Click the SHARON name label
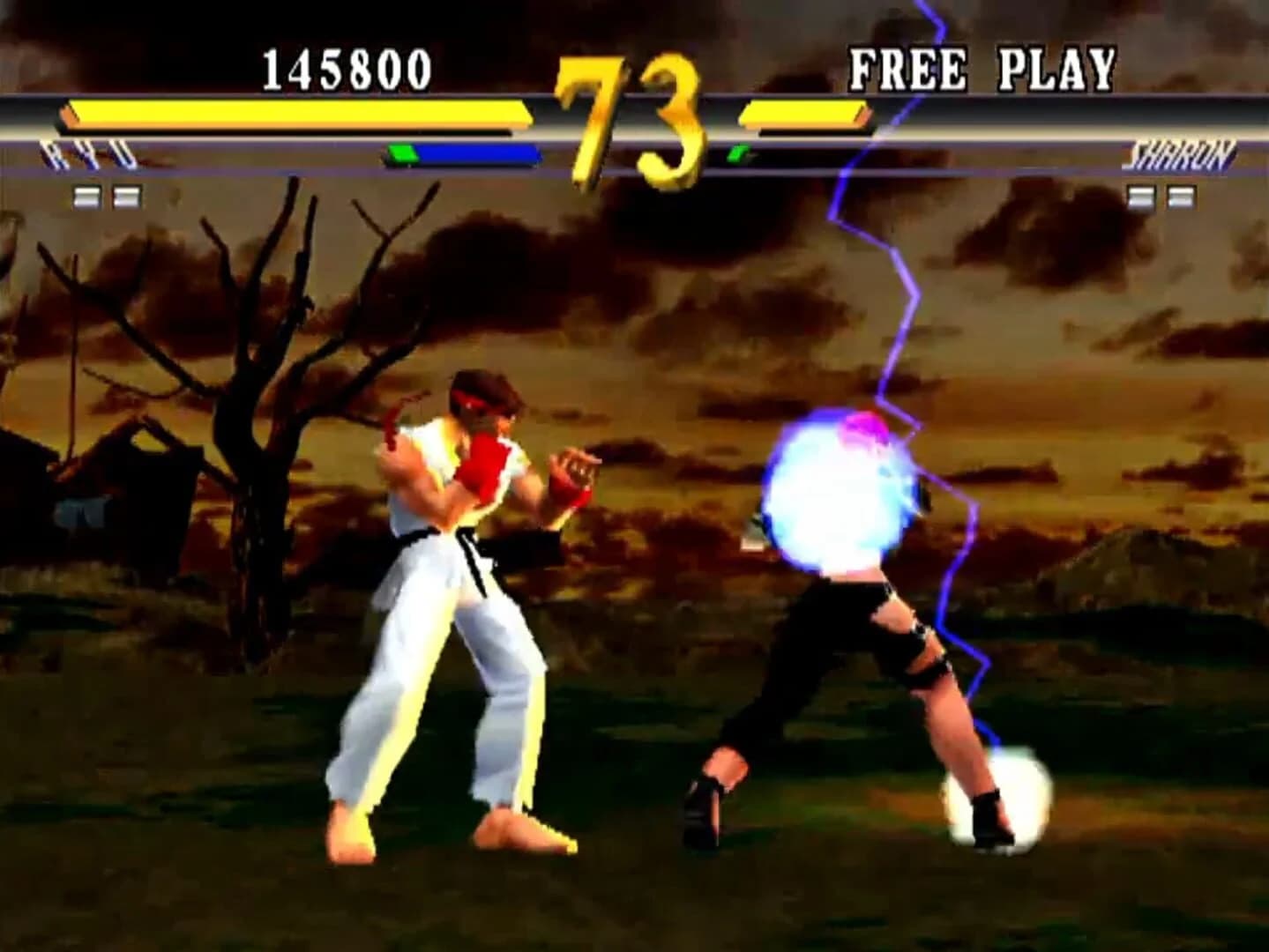This screenshot has width=1269, height=952. coord(1182,152)
